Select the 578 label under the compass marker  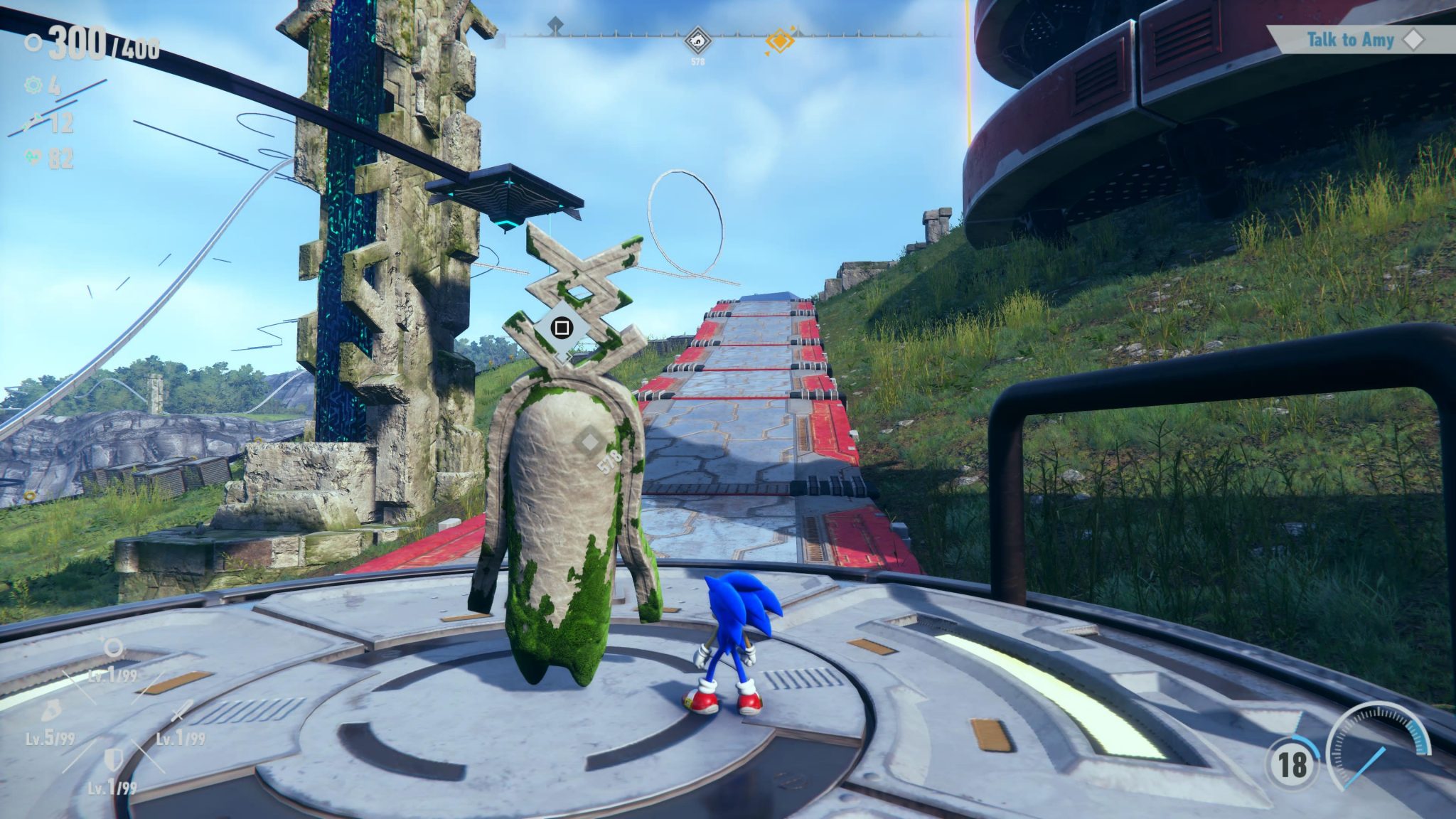click(x=699, y=63)
